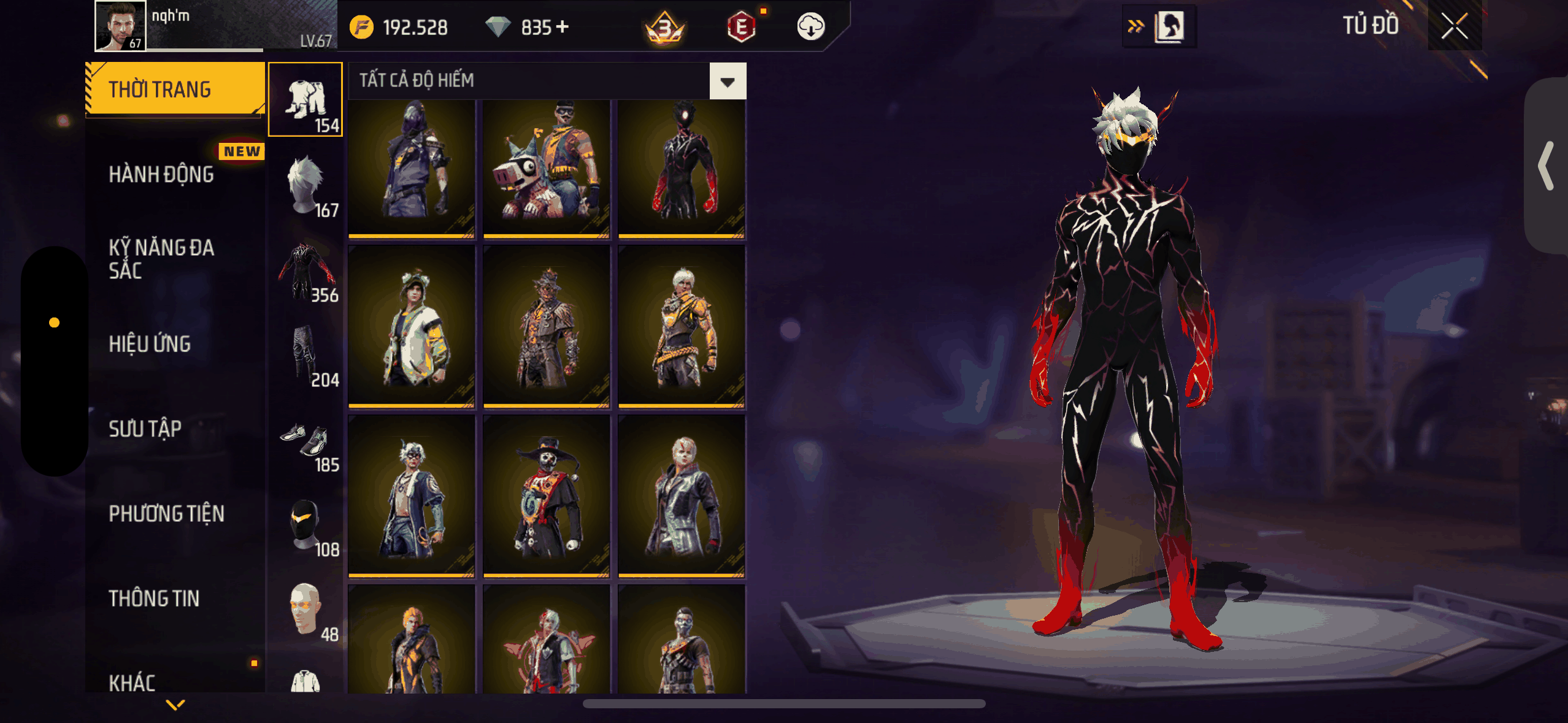Show the Phương Tiện vehicles tab
Screen dimensions: 1568x723
166,514
